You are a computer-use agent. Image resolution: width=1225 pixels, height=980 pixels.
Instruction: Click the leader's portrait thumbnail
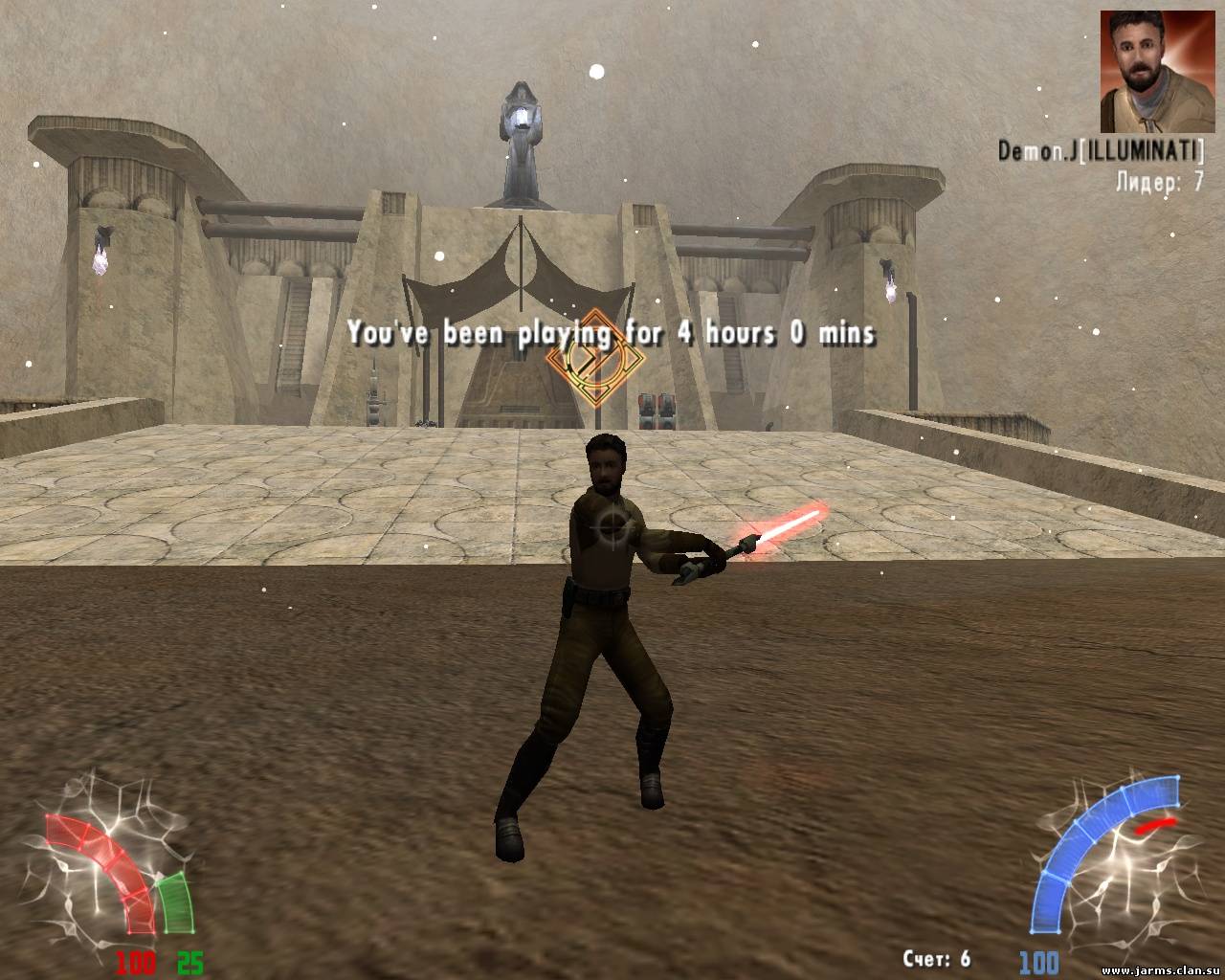(x=1147, y=72)
